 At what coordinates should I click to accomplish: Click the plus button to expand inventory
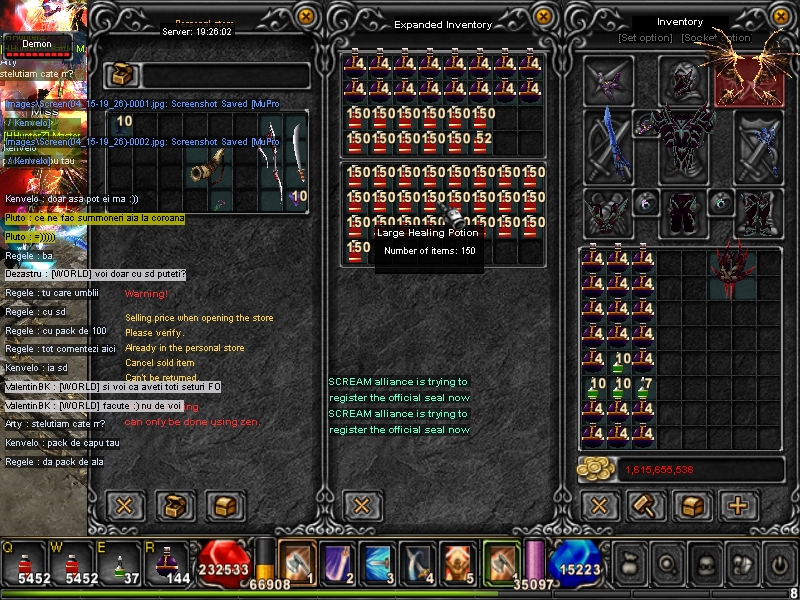739,505
